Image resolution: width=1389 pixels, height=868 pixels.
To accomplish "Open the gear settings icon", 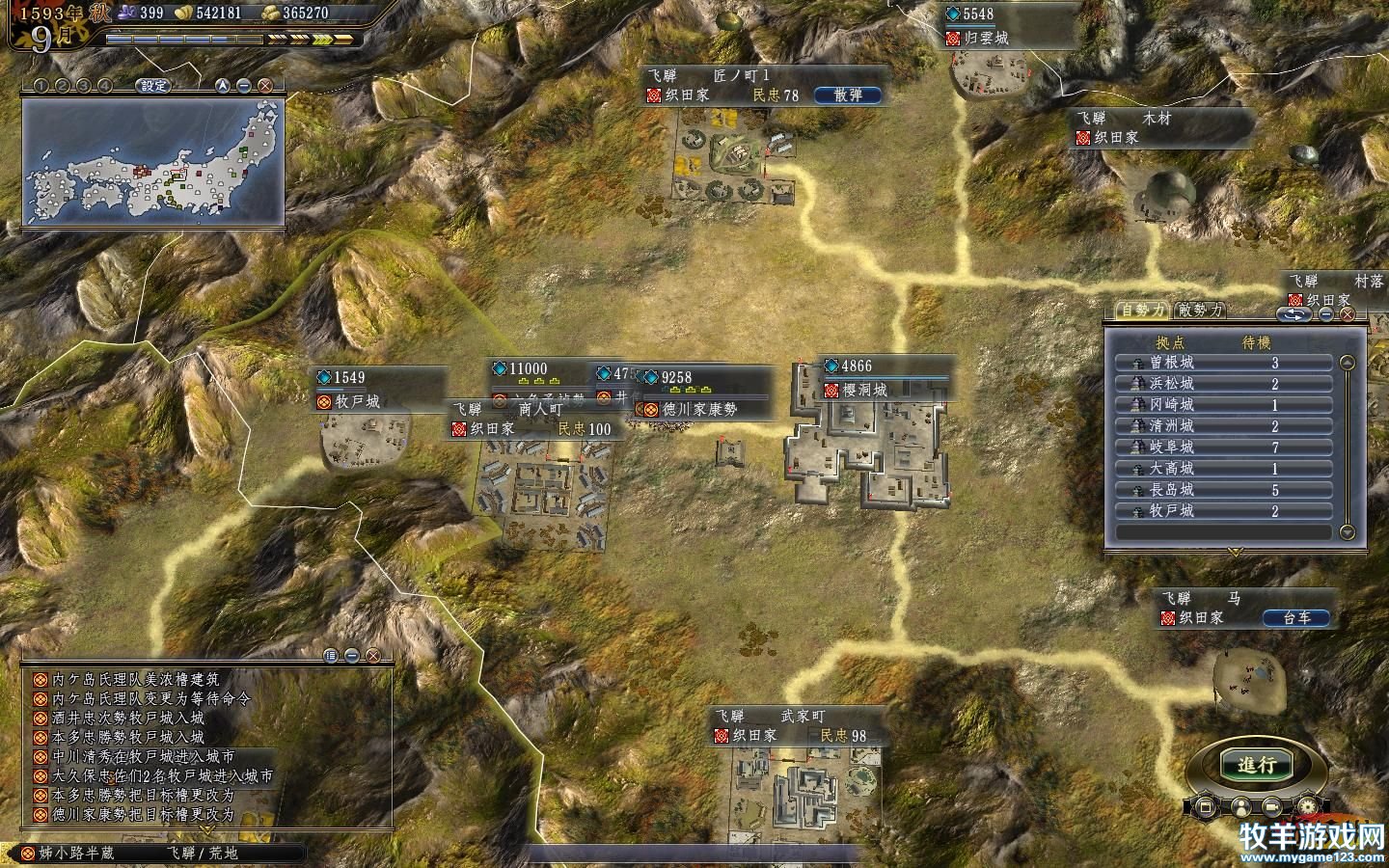I will coord(1308,805).
